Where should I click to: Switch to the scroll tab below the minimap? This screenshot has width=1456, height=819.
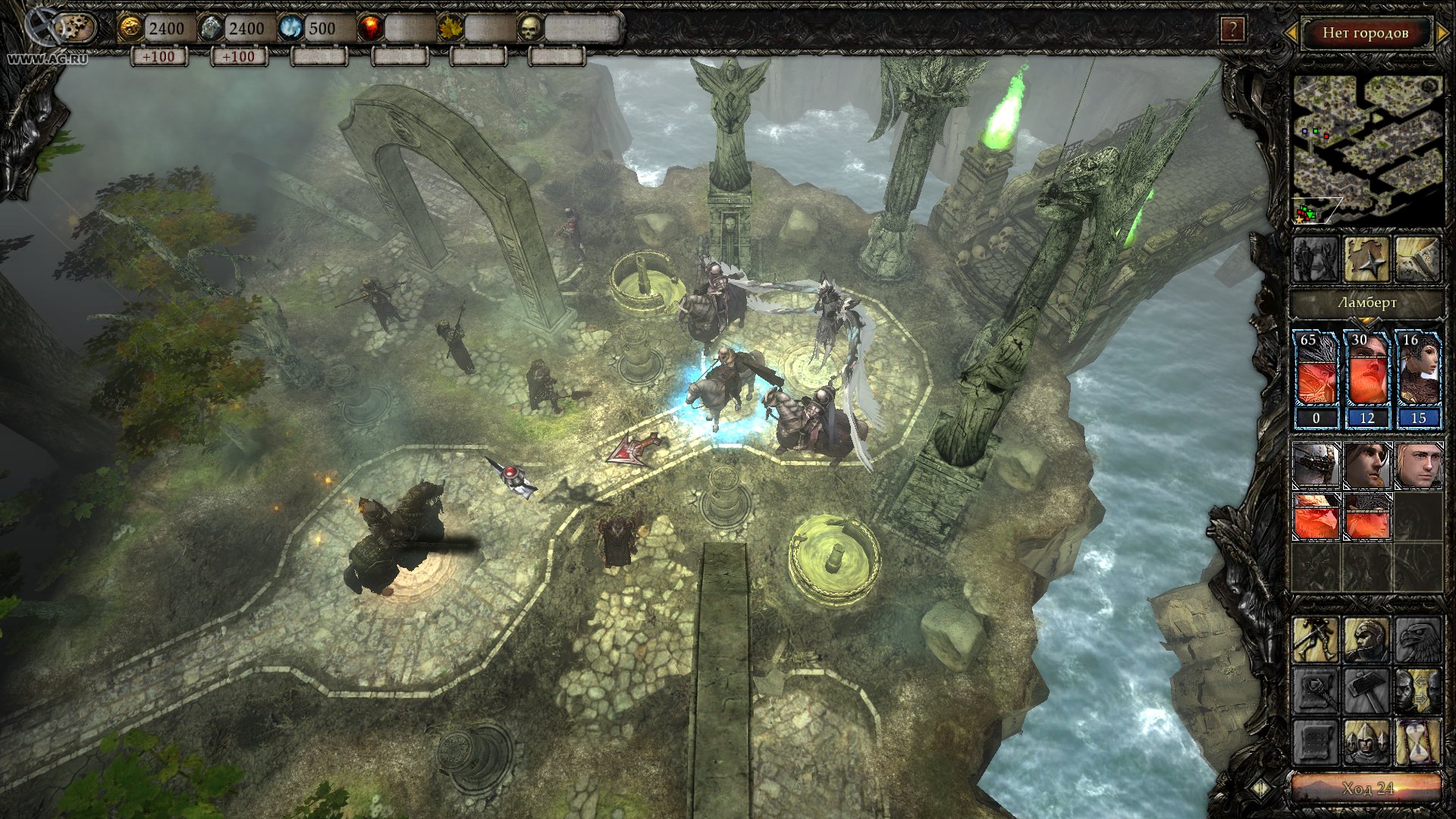pos(1417,259)
